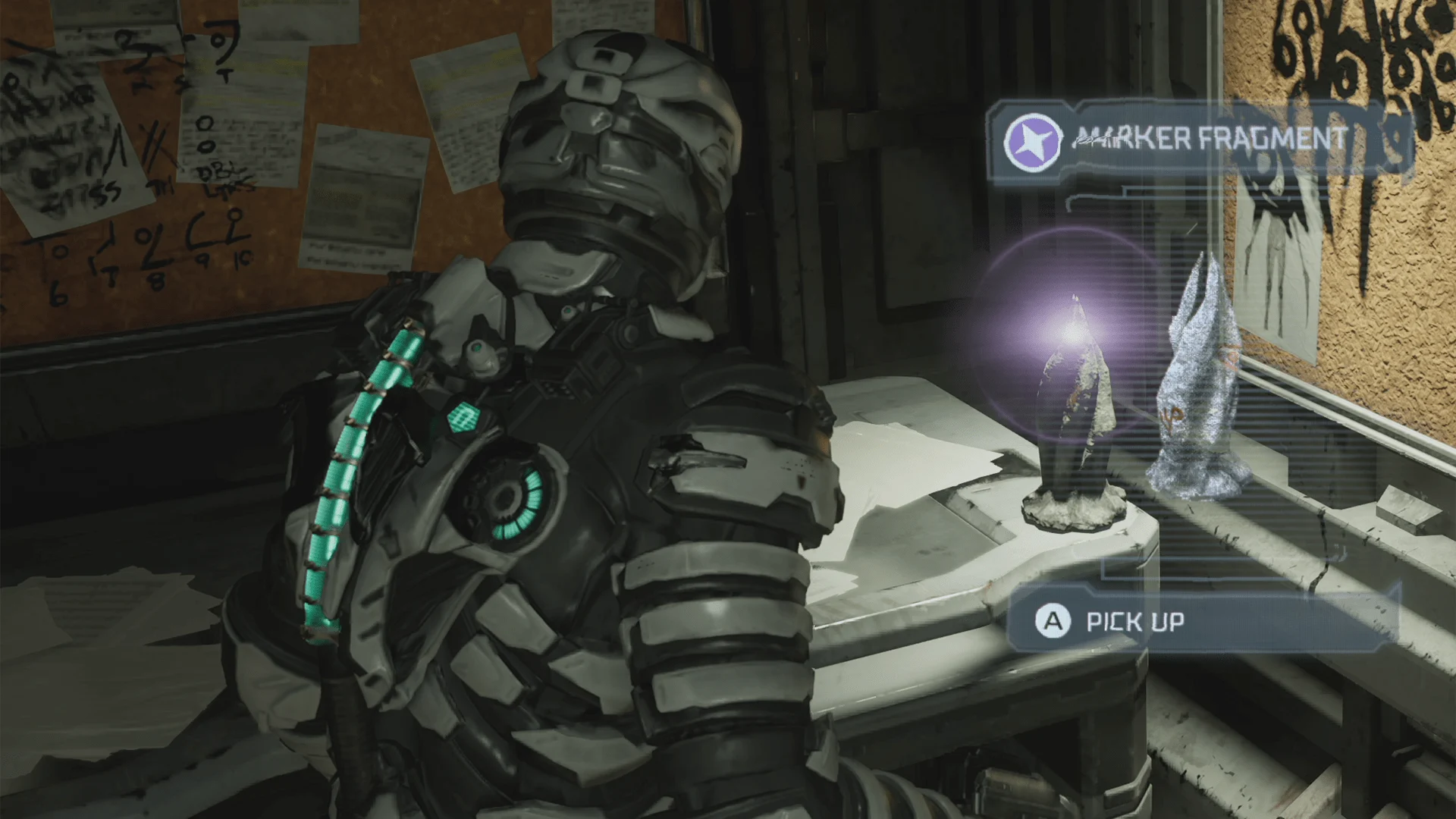Expand the Marker Fragment notification banner

[1206, 140]
